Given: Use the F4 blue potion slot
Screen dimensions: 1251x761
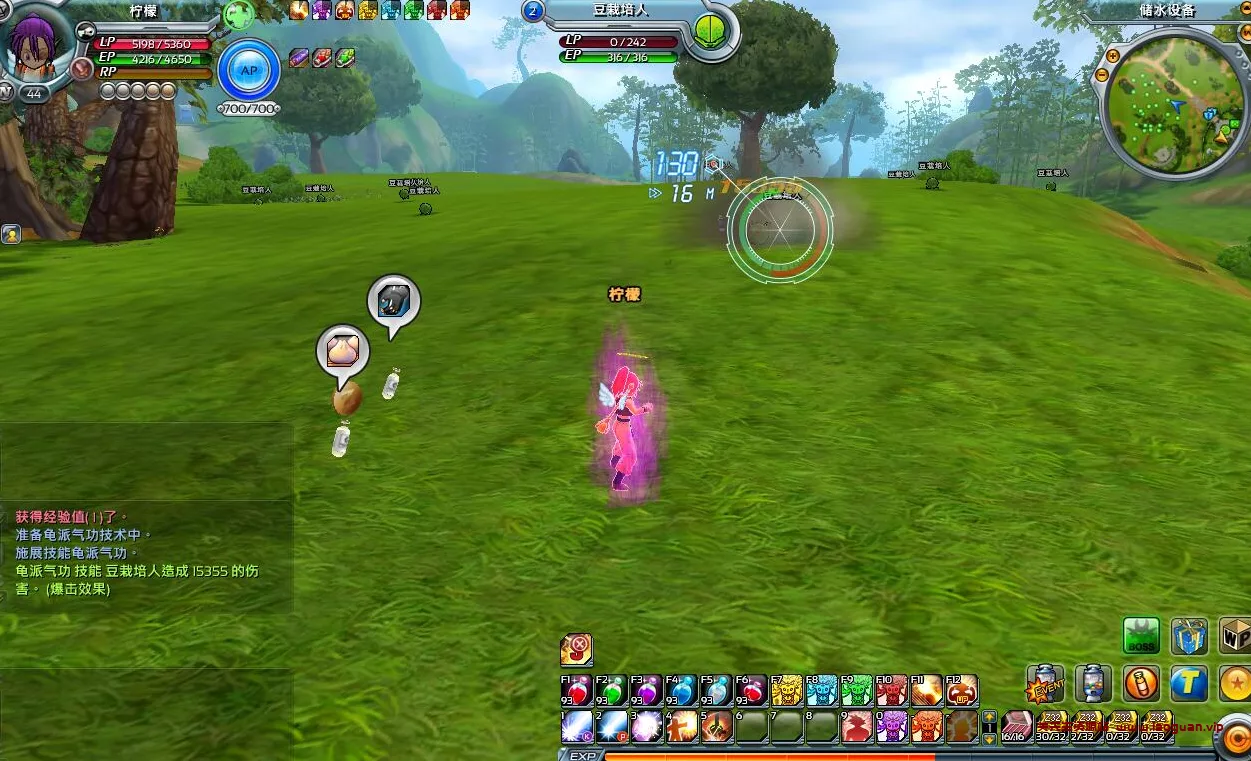Looking at the screenshot, I should pyautogui.click(x=682, y=690).
